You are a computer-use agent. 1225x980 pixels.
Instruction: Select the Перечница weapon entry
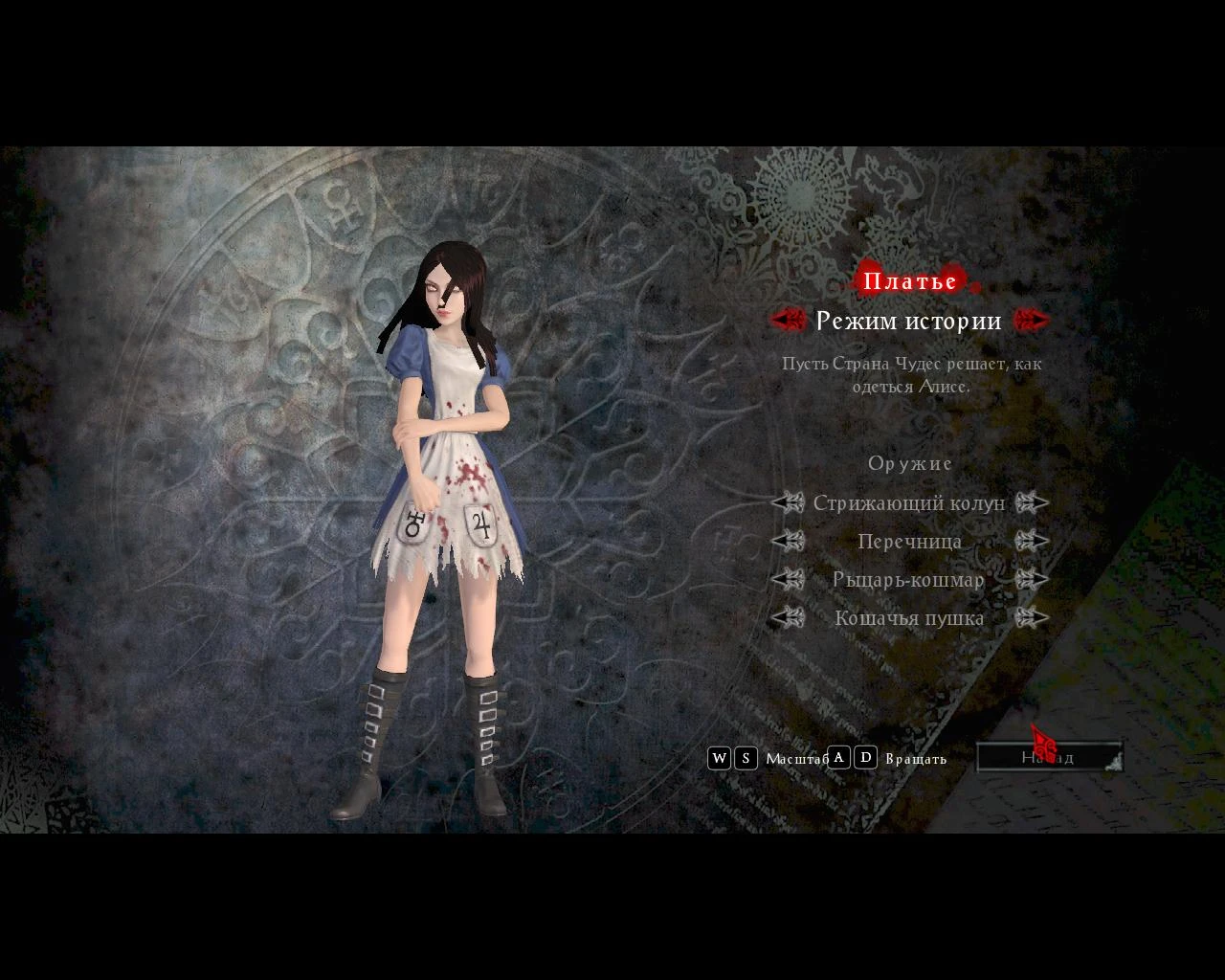click(910, 541)
